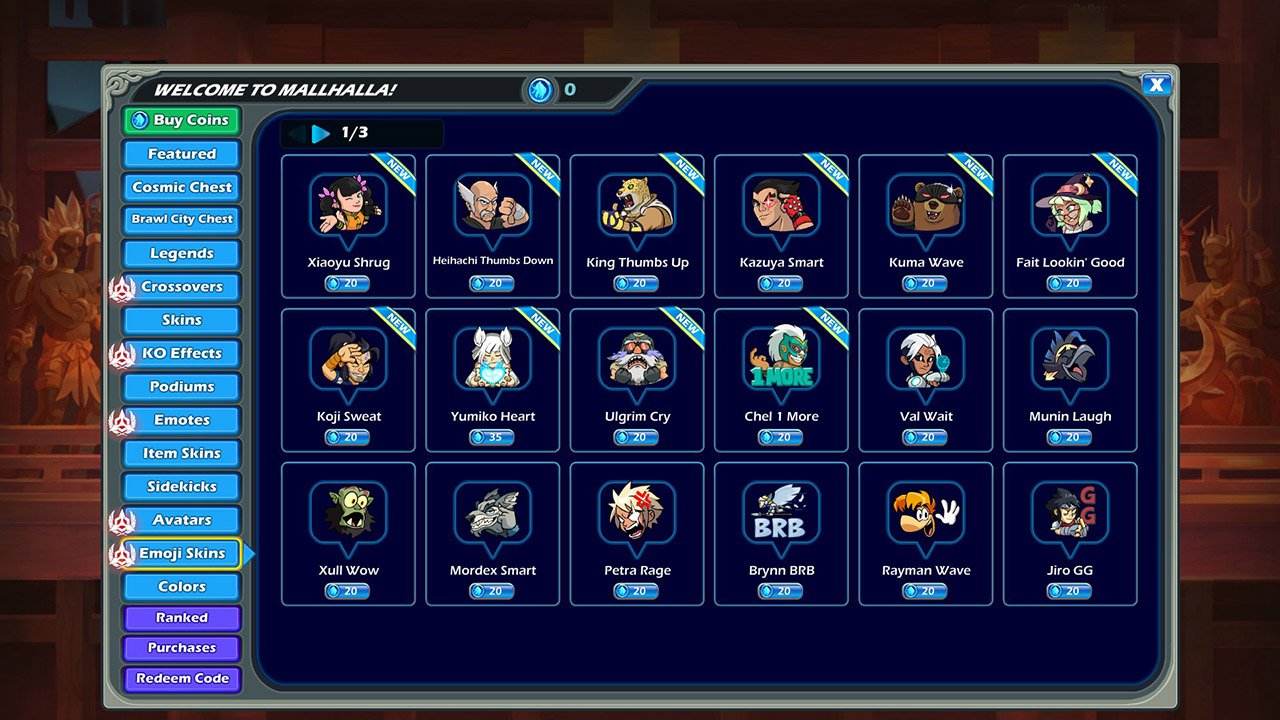Image resolution: width=1280 pixels, height=720 pixels.
Task: Select the Yumiko Heart emoji skin
Action: click(493, 380)
